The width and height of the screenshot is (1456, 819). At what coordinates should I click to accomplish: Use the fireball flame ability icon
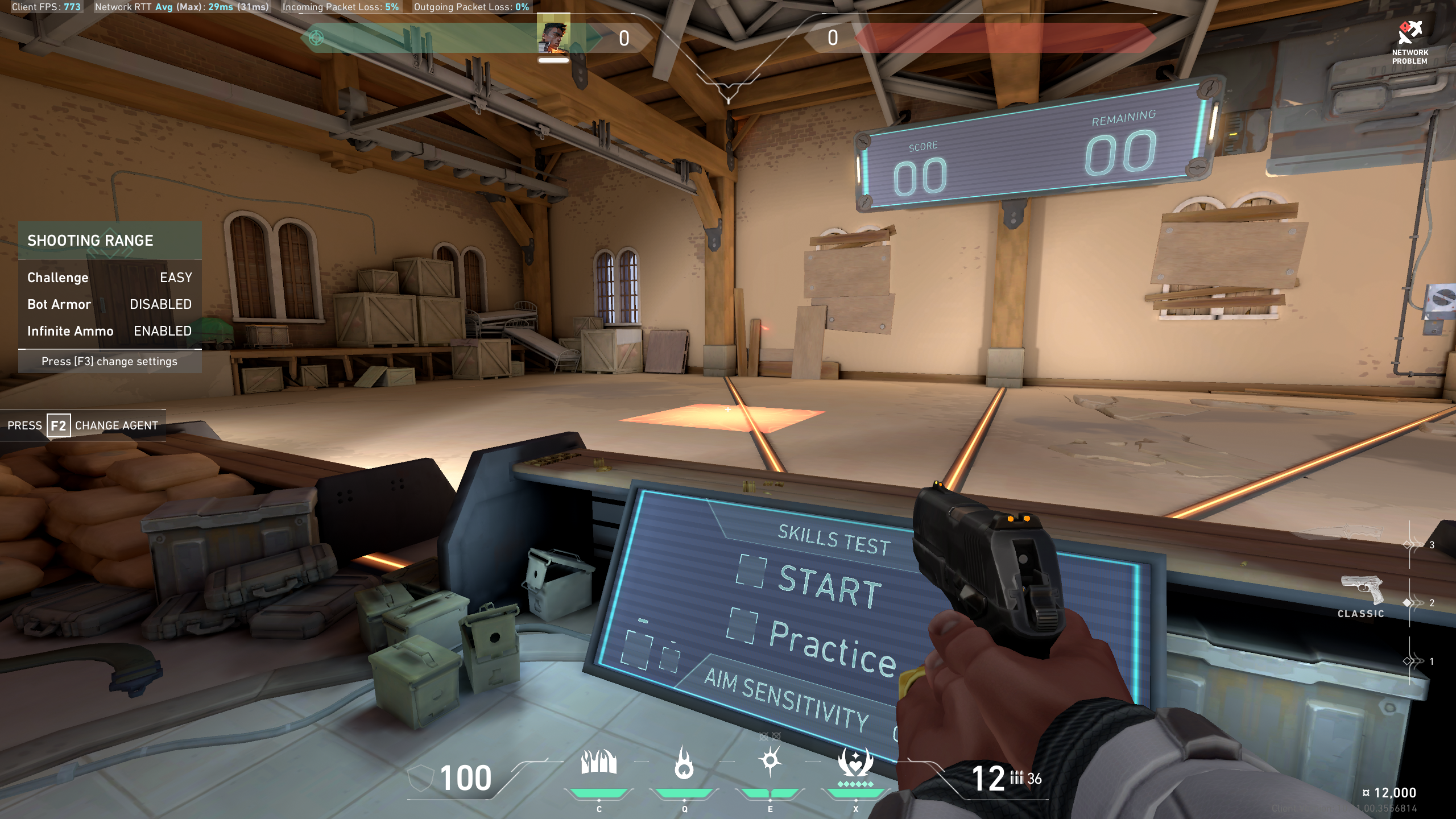click(684, 762)
